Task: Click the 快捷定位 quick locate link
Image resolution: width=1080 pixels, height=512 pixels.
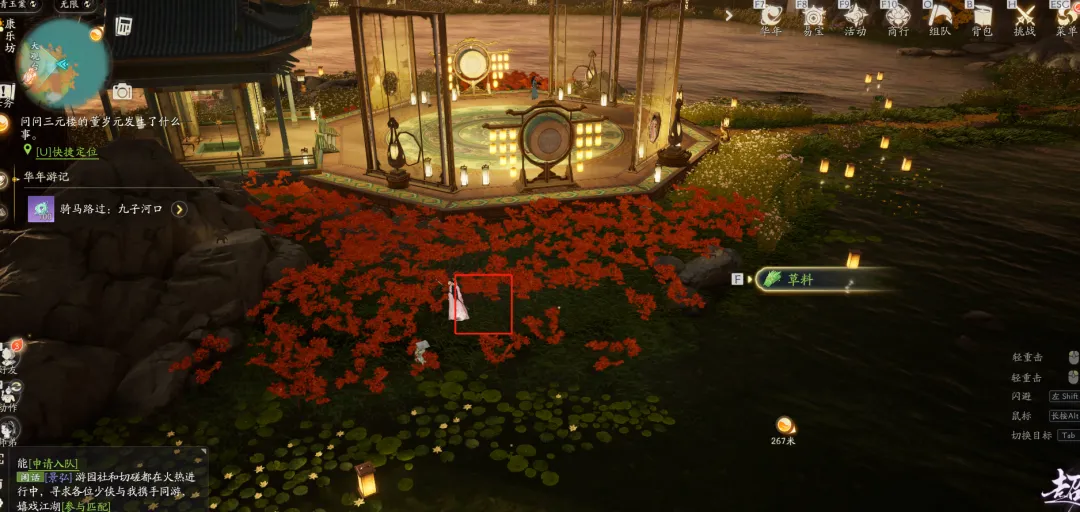Action: pos(66,152)
